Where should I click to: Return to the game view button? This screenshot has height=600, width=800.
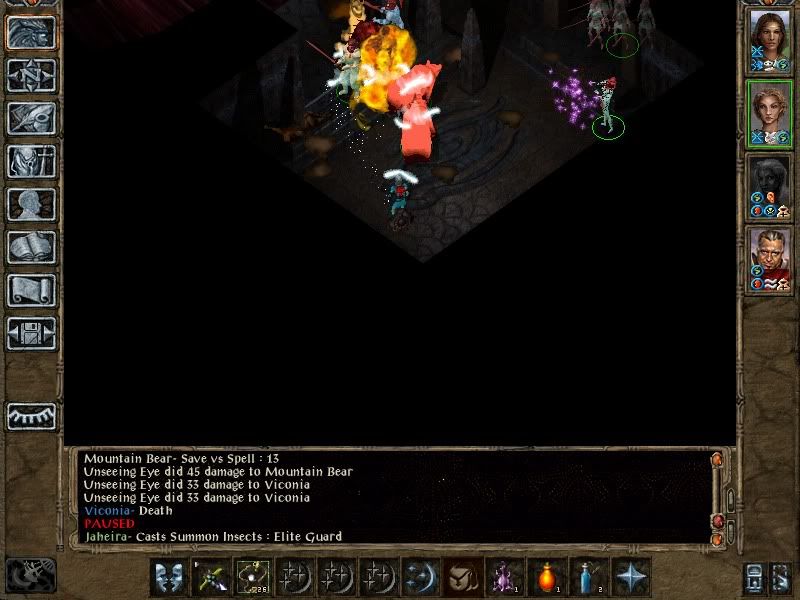click(31, 32)
